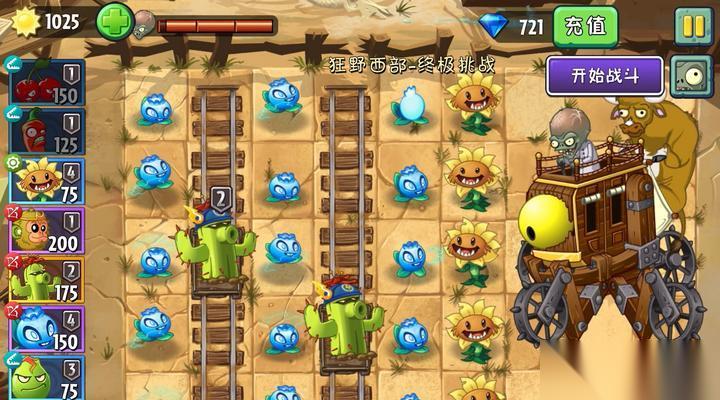720x400 pixels.
Task: Choose the red chili pepper seed packet
Action: [x=46, y=132]
